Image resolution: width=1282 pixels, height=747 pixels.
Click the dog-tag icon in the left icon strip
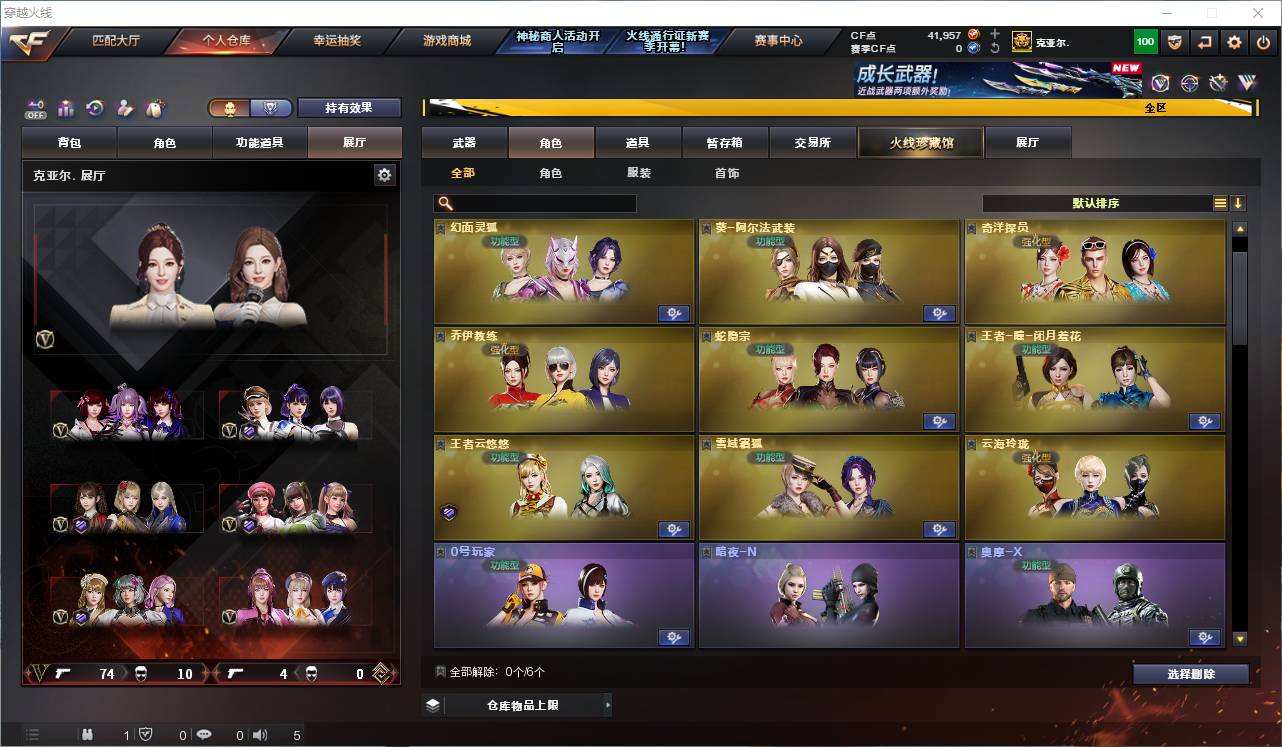point(155,107)
